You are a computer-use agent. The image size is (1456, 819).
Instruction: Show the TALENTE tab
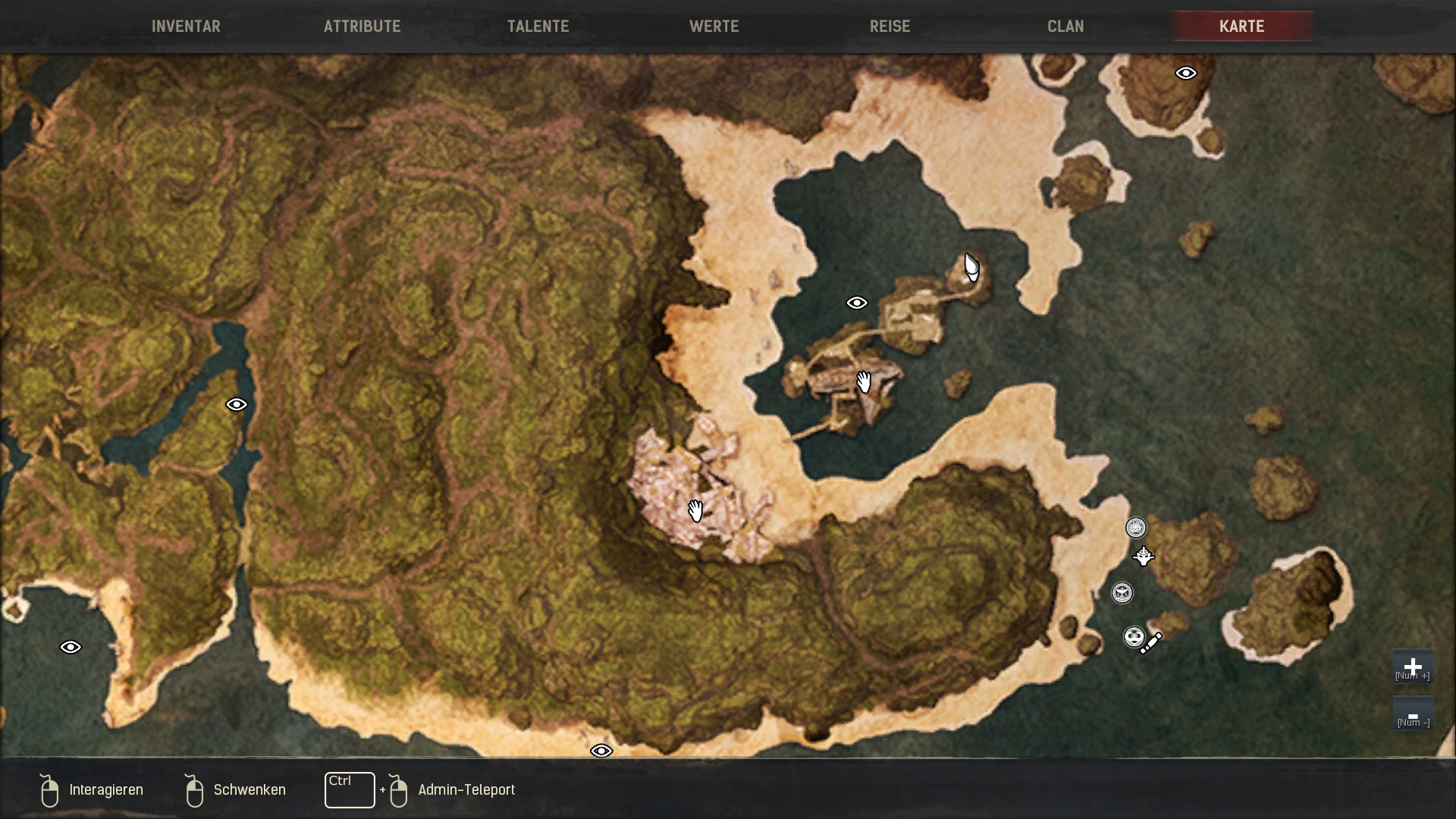pos(538,27)
